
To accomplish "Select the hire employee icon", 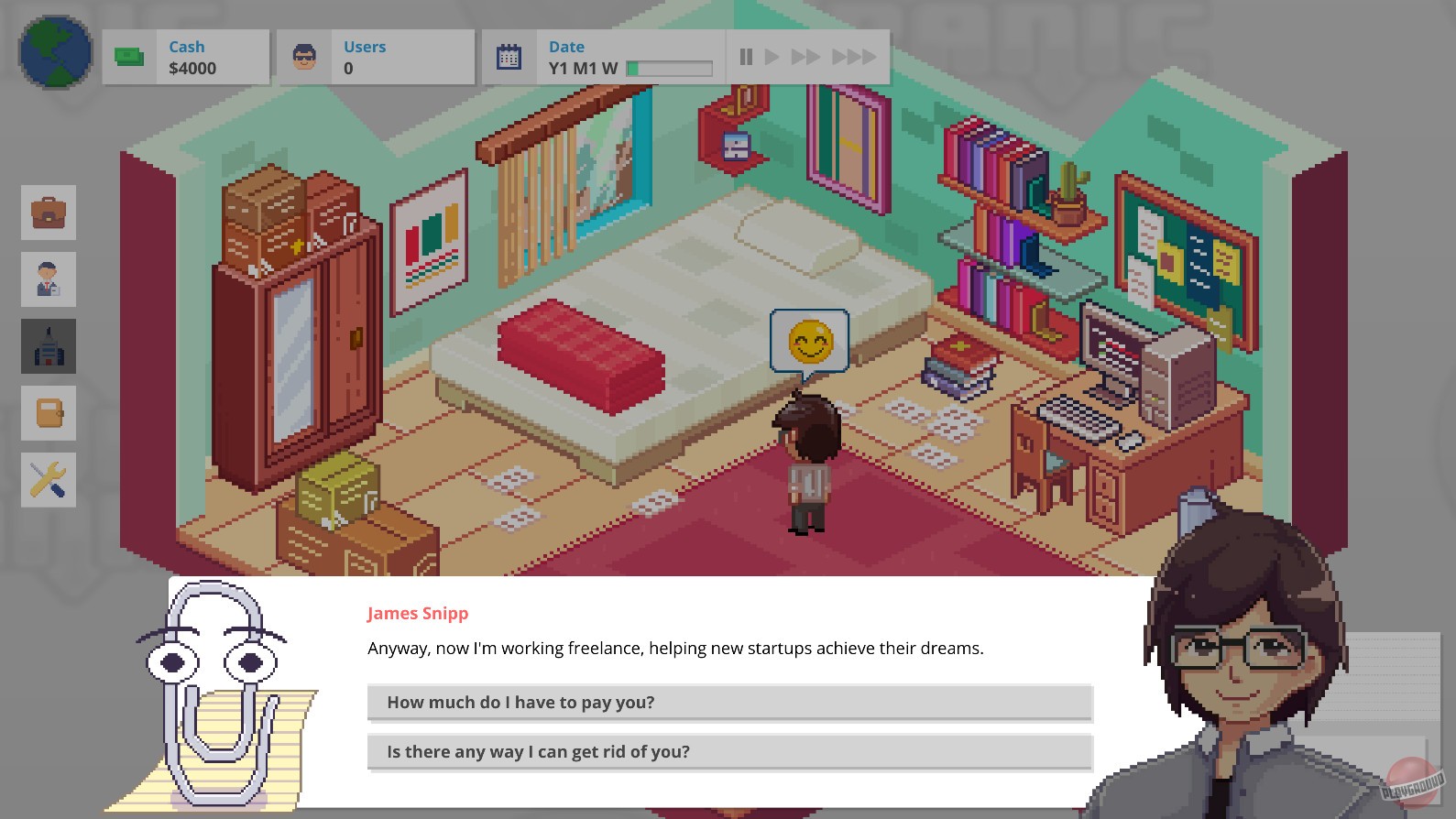I will (48, 278).
